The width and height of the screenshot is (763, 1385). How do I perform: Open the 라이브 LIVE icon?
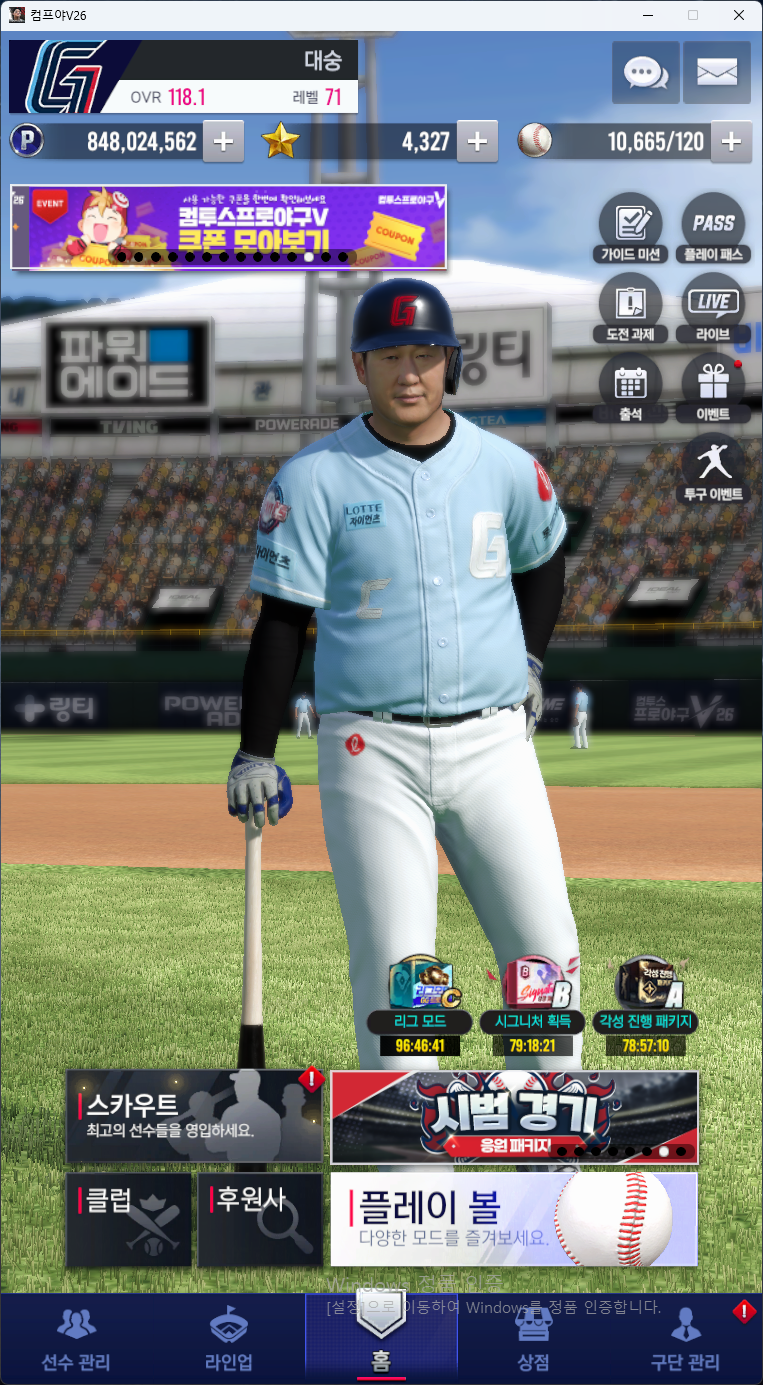[713, 308]
